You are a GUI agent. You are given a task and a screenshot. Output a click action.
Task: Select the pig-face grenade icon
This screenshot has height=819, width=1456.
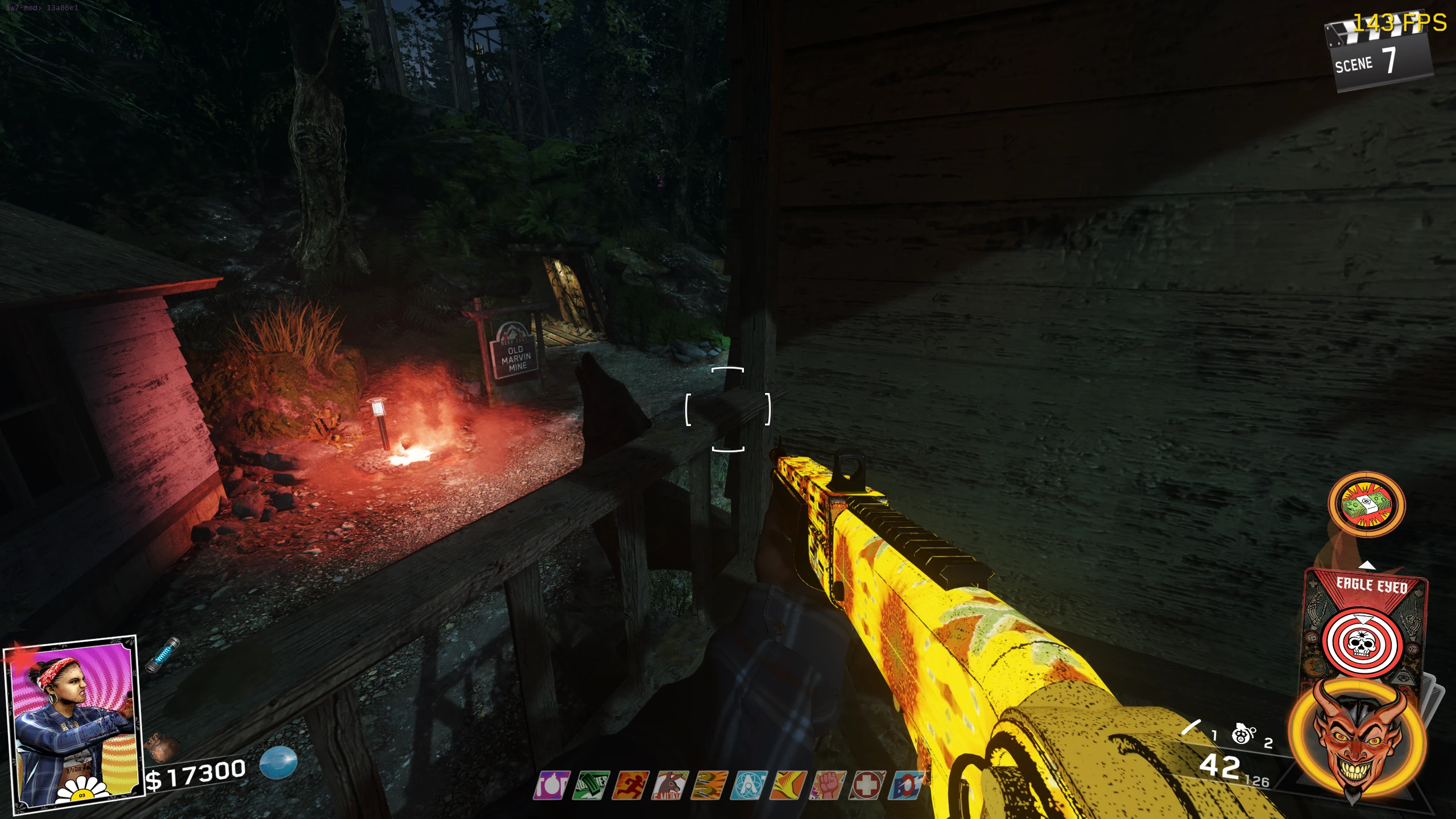click(1243, 734)
